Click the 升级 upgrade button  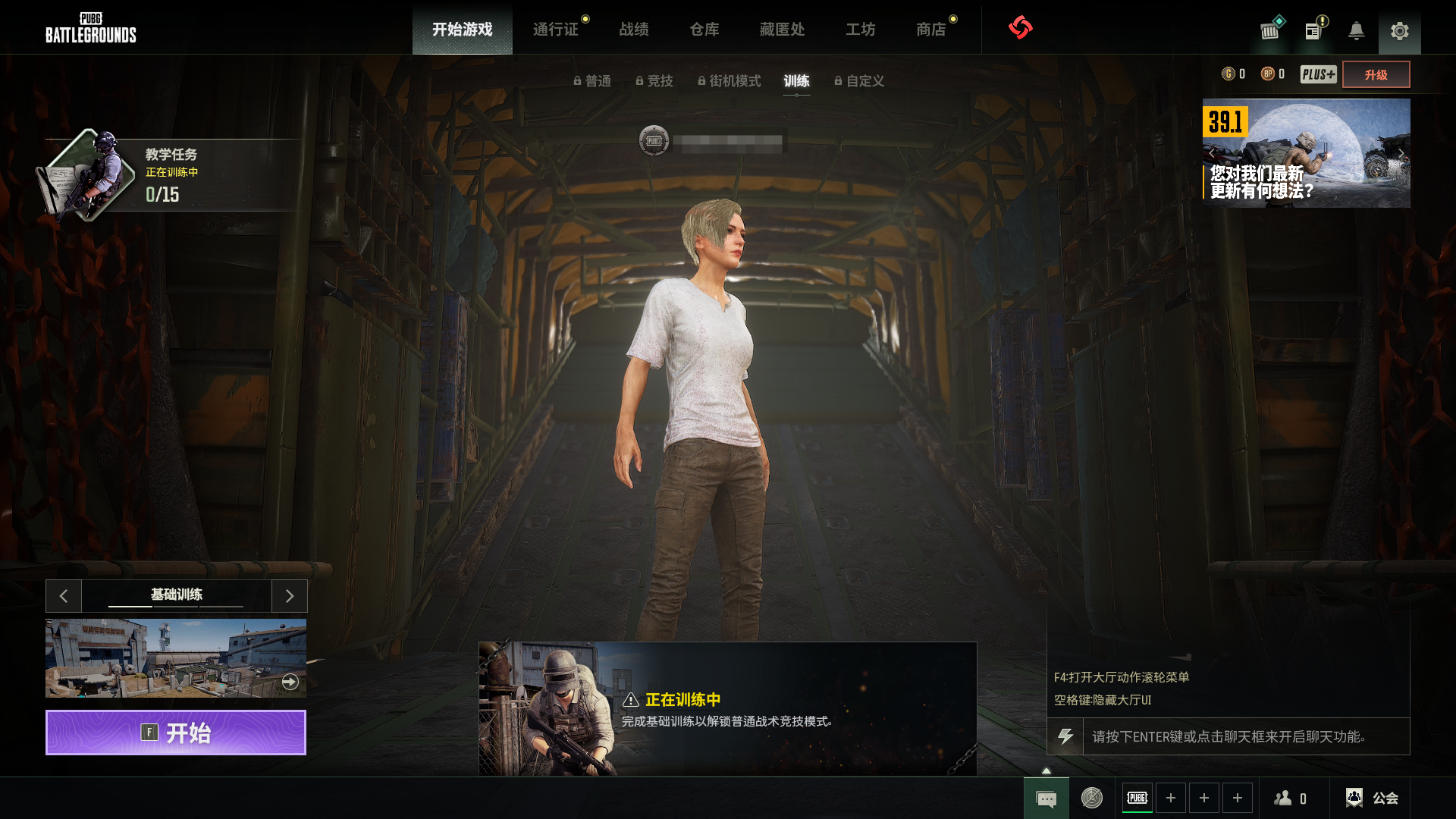coord(1376,74)
